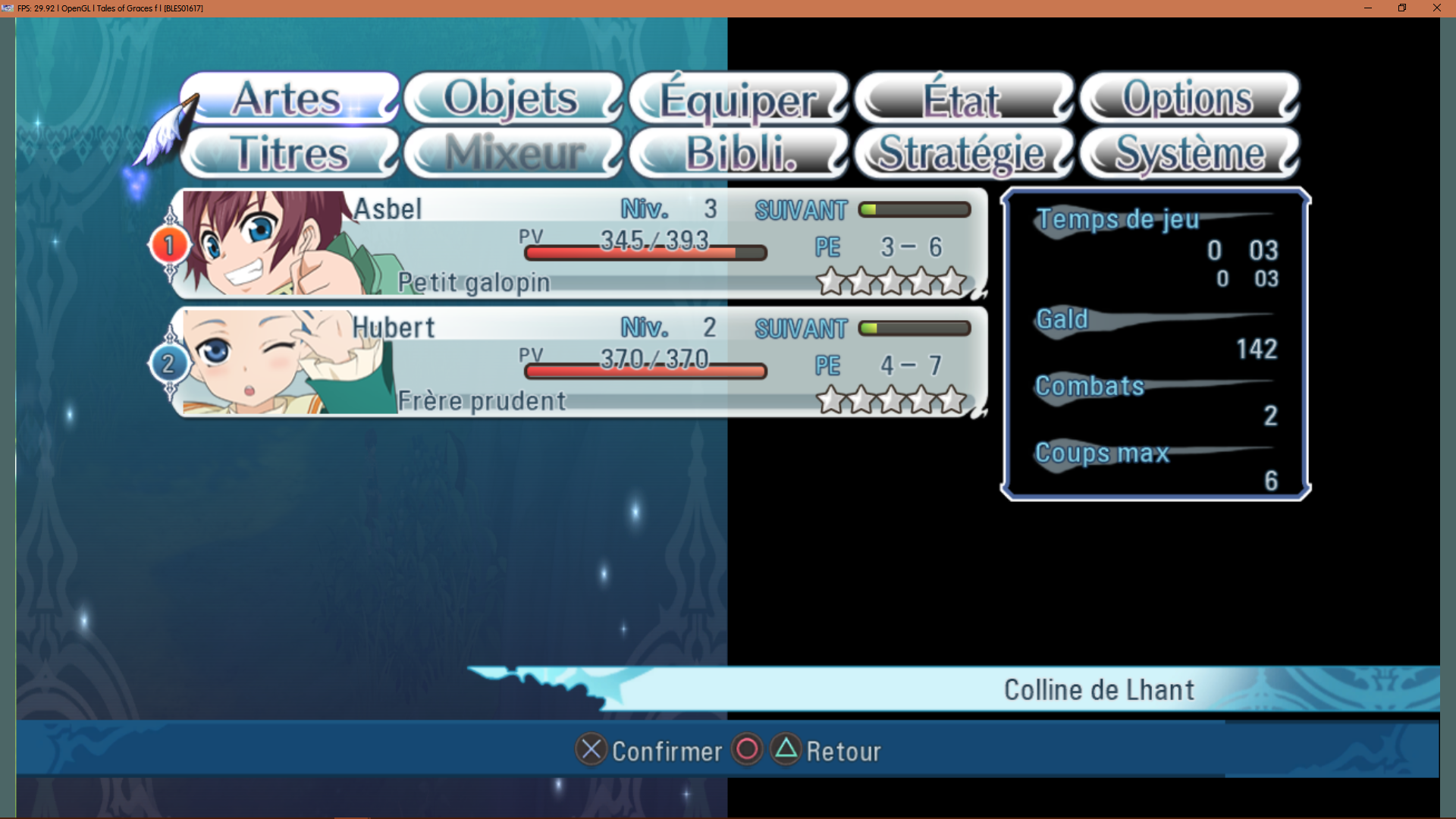The image size is (1456, 819).
Task: Open the État screen
Action: (x=962, y=98)
